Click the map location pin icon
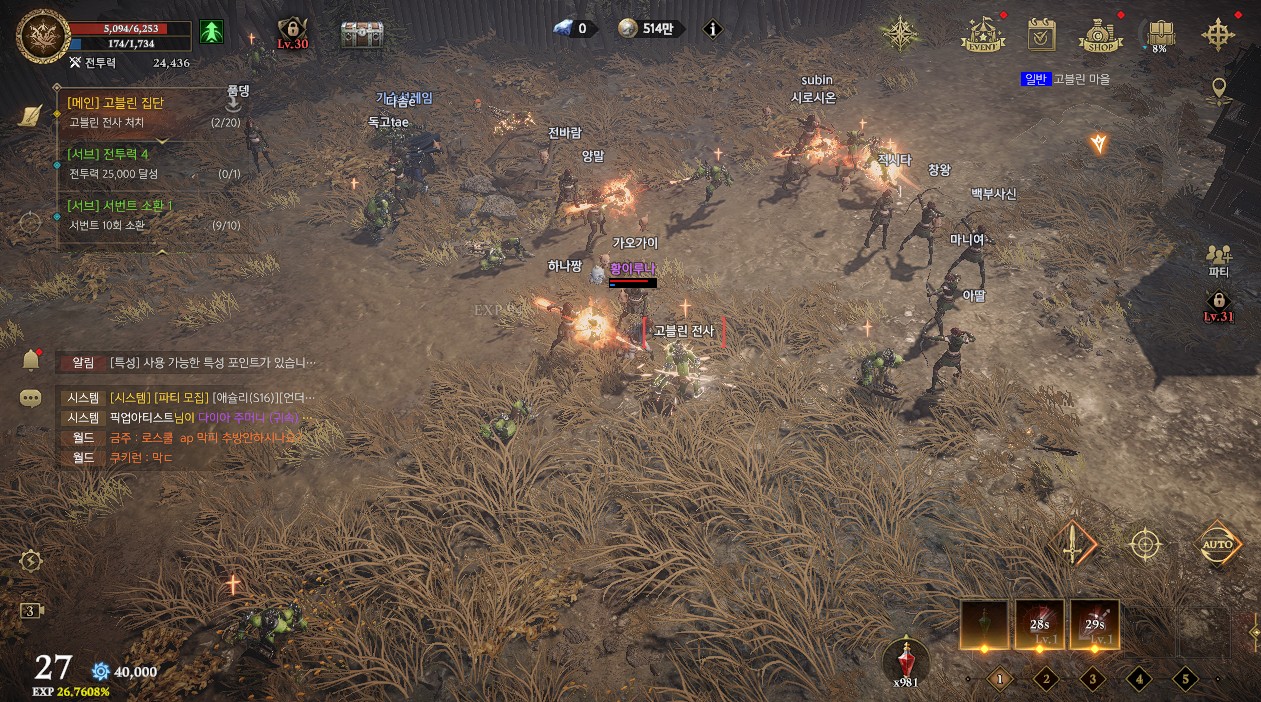Image resolution: width=1261 pixels, height=702 pixels. [x=1218, y=92]
